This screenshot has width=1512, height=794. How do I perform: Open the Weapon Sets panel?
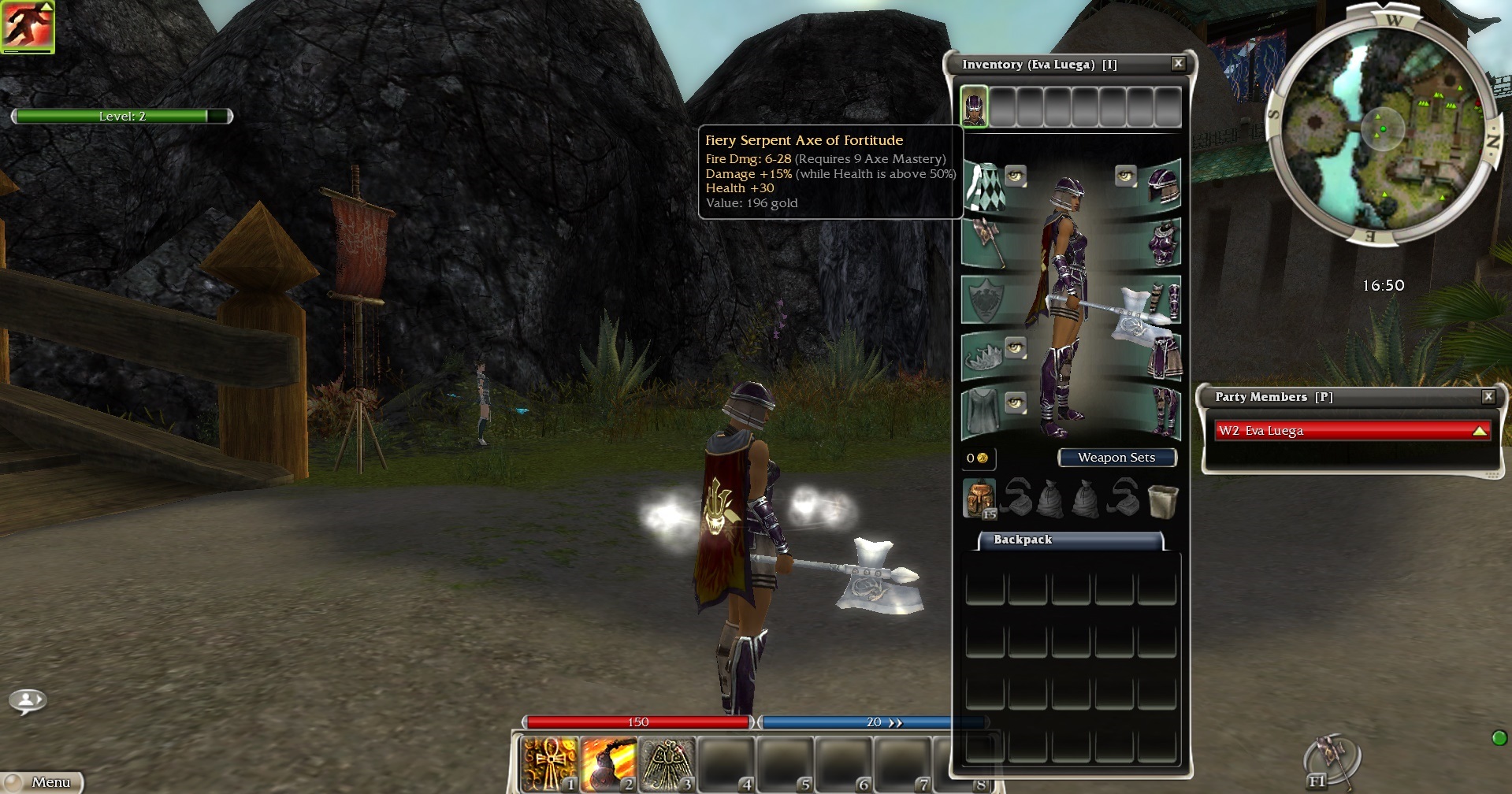click(x=1116, y=458)
